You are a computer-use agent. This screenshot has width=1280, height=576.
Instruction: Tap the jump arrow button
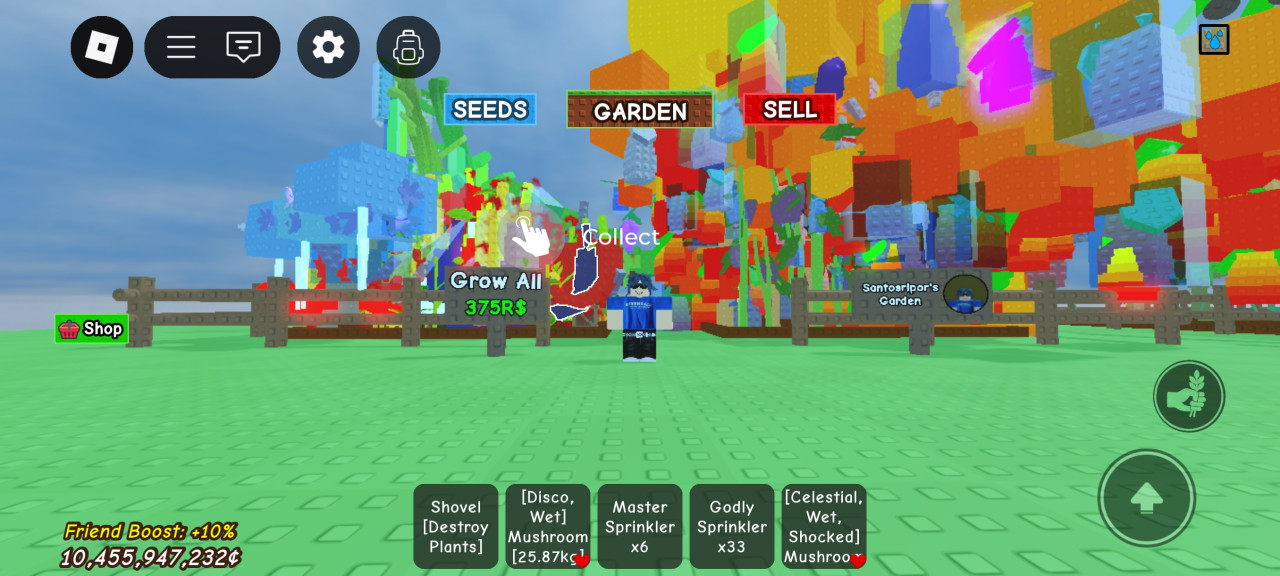click(1146, 497)
